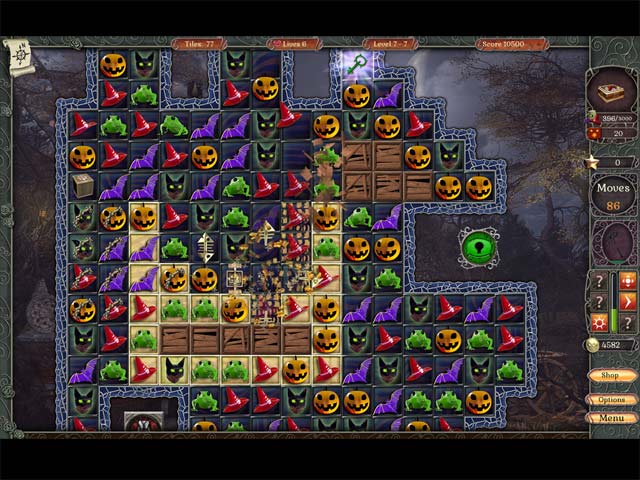This screenshot has width=640, height=480.
Task: Click the Menu button
Action: pos(611,417)
